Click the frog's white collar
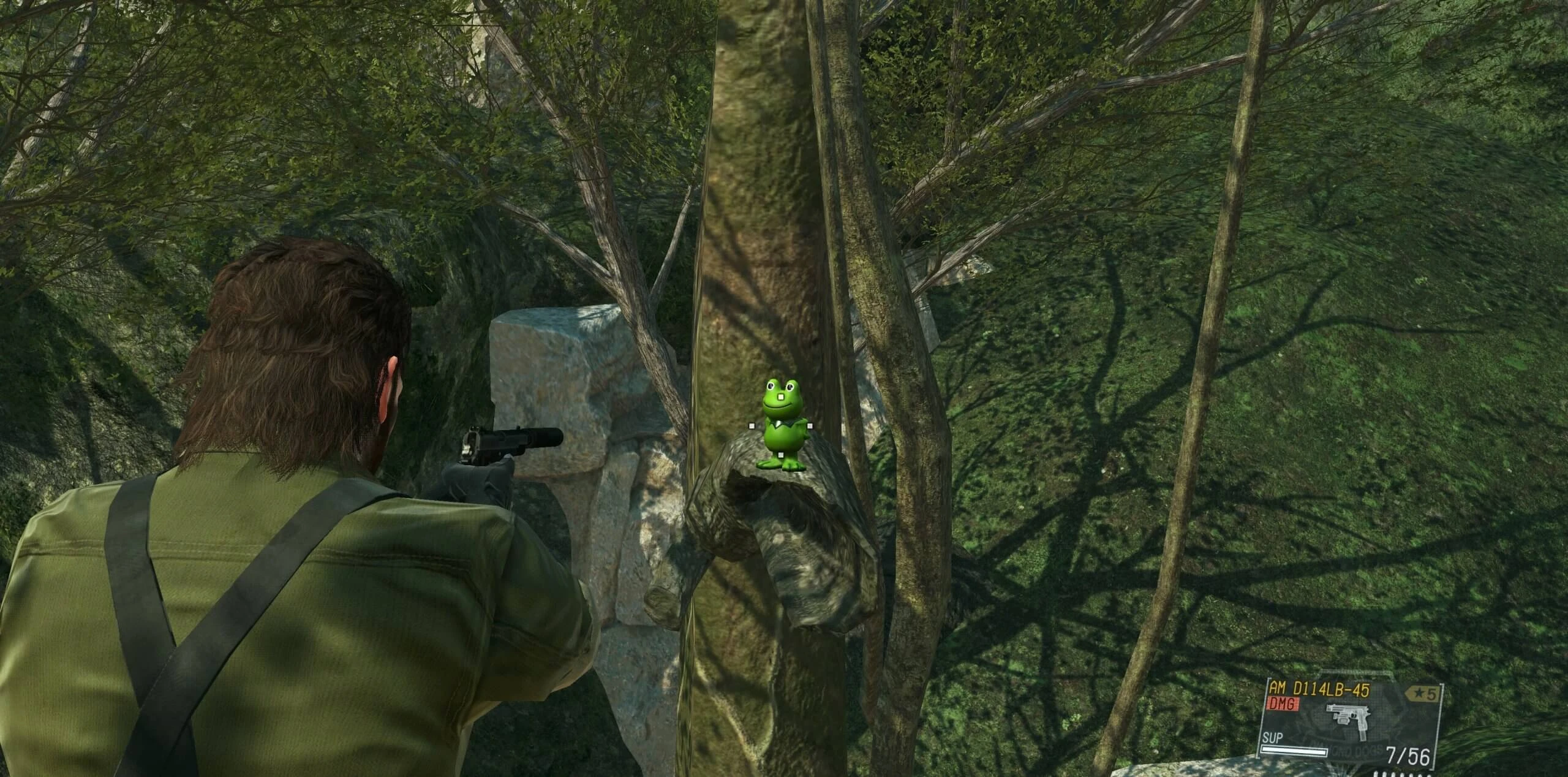This screenshot has width=1568, height=777. (778, 423)
